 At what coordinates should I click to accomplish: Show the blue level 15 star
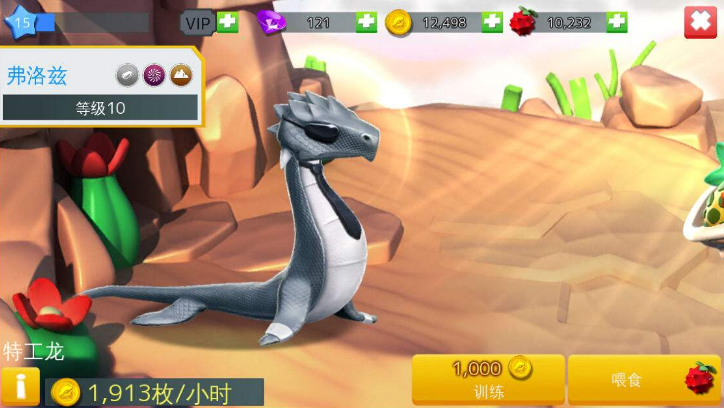(23, 21)
